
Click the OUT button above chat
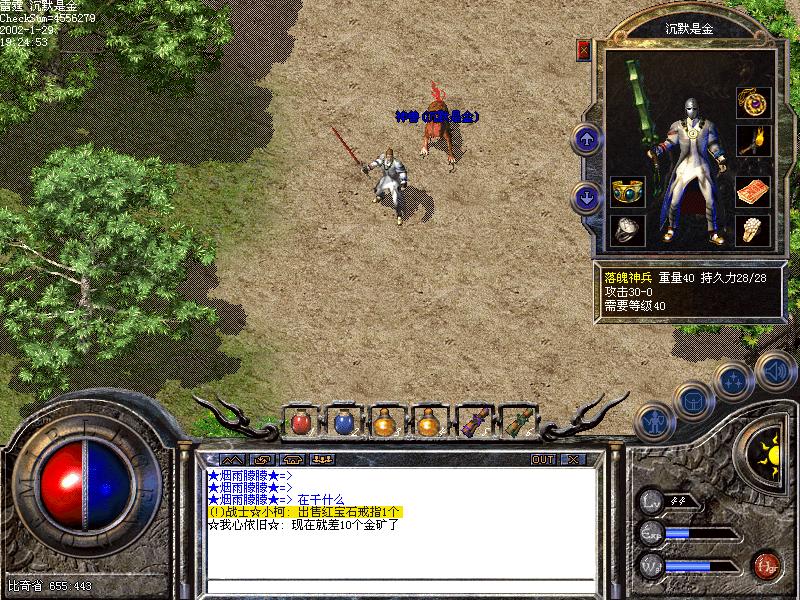coord(542,459)
